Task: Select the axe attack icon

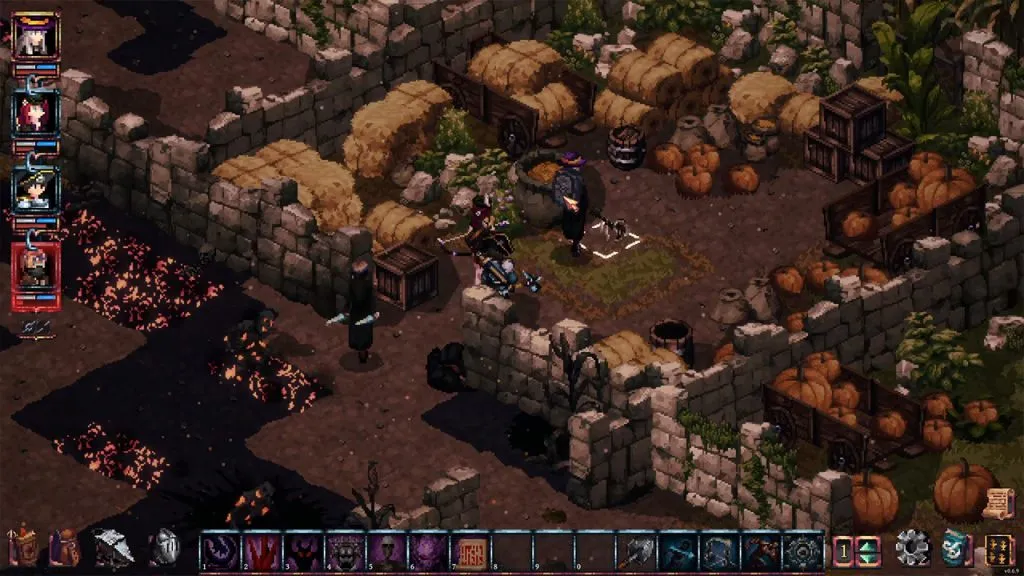Action: pos(635,551)
